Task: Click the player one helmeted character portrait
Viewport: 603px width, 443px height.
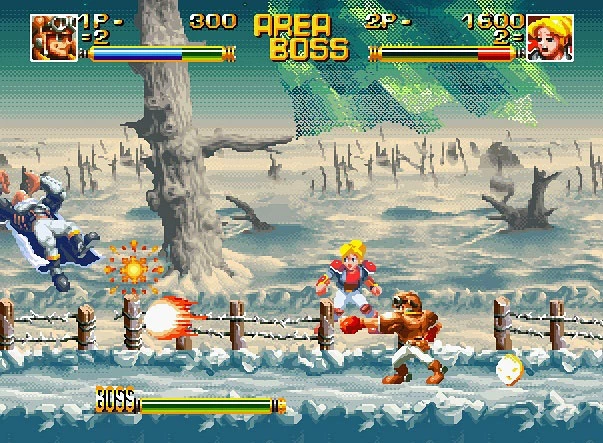Action: click(x=53, y=37)
